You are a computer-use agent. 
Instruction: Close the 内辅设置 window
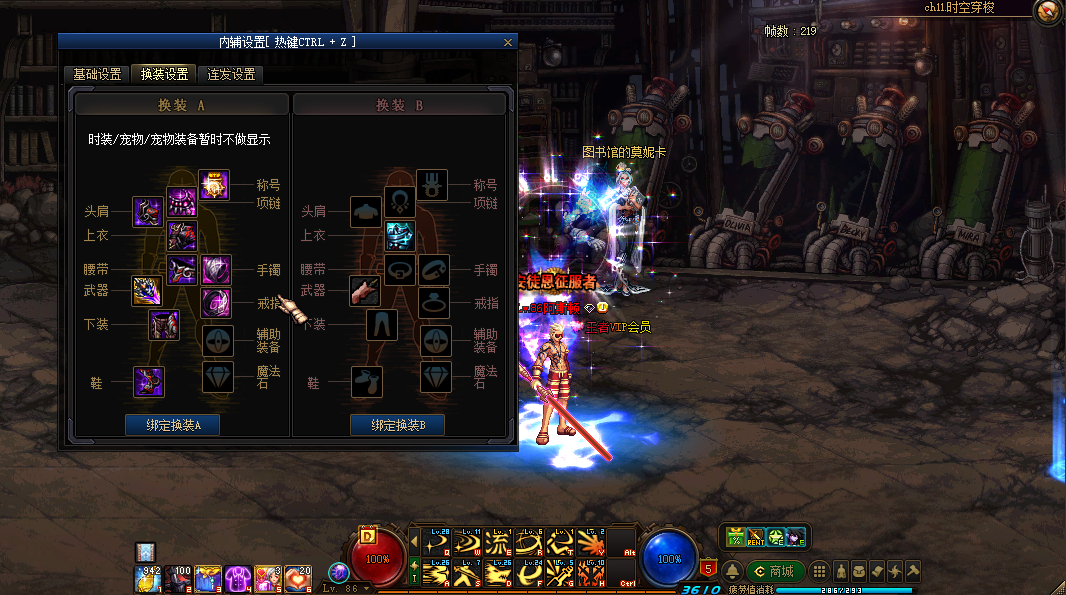coord(508,43)
